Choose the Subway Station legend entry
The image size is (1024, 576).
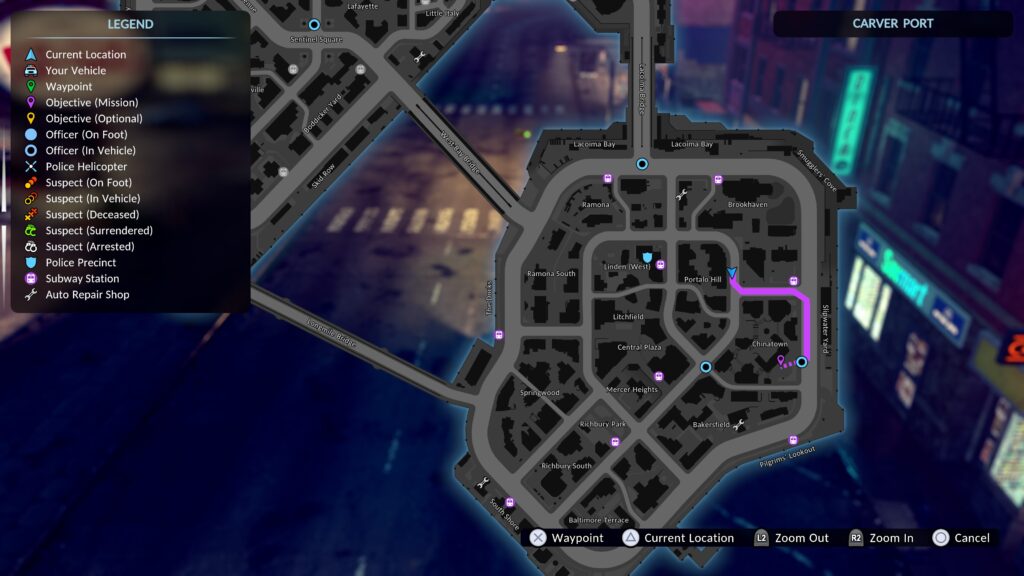[81, 279]
